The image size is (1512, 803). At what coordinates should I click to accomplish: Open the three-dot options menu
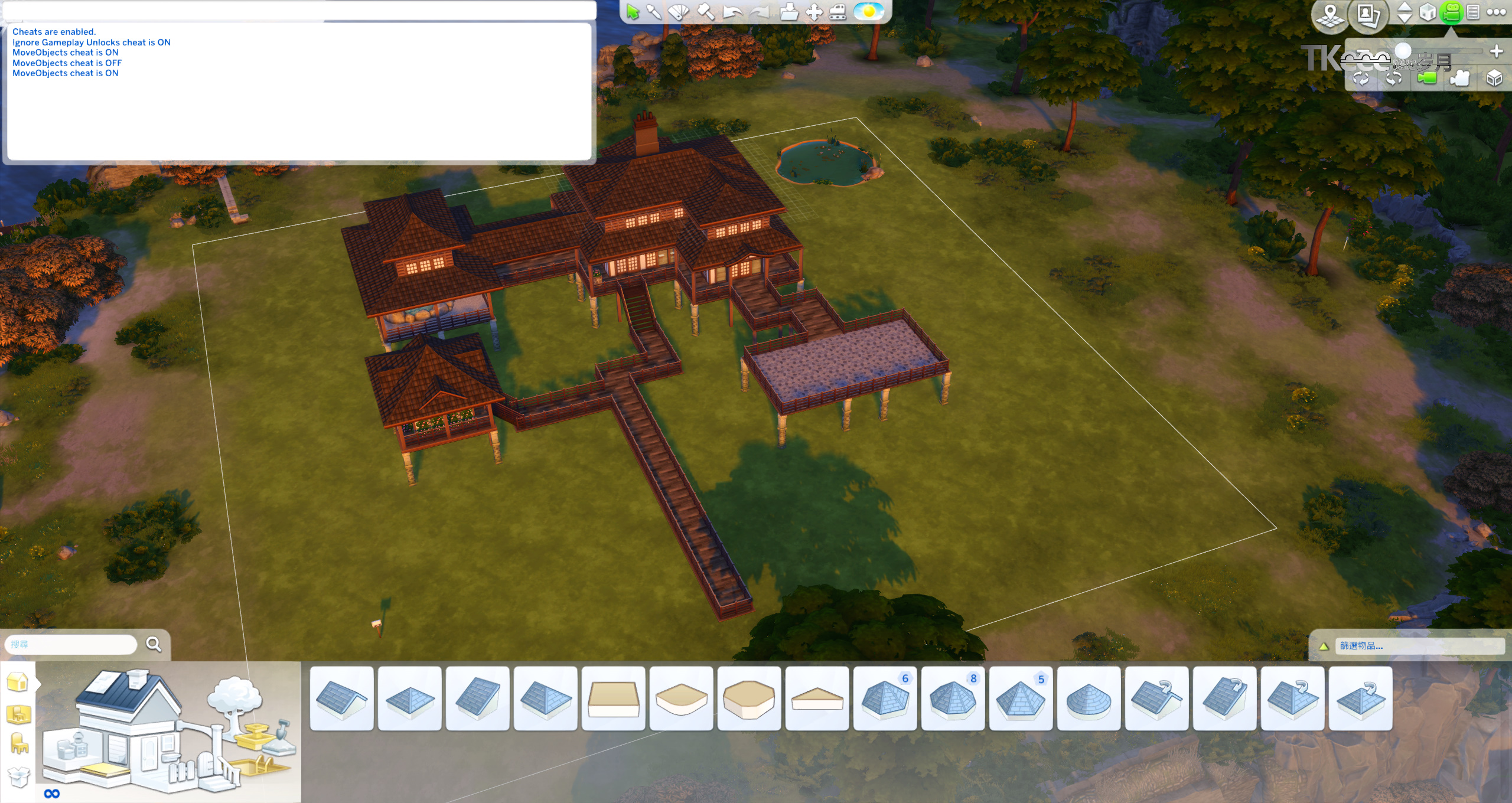click(1496, 12)
